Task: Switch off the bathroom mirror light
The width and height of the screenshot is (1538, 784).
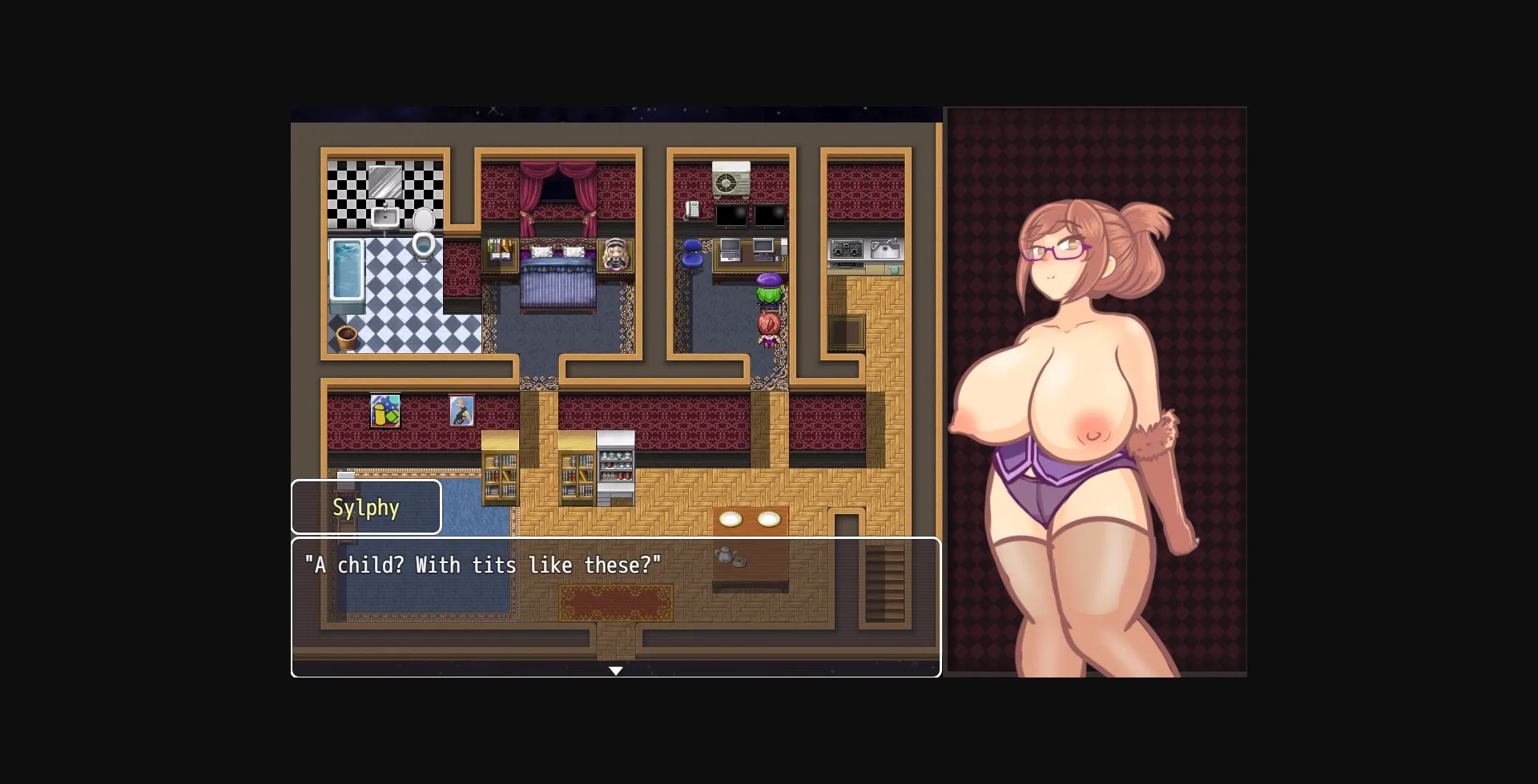Action: point(386,182)
